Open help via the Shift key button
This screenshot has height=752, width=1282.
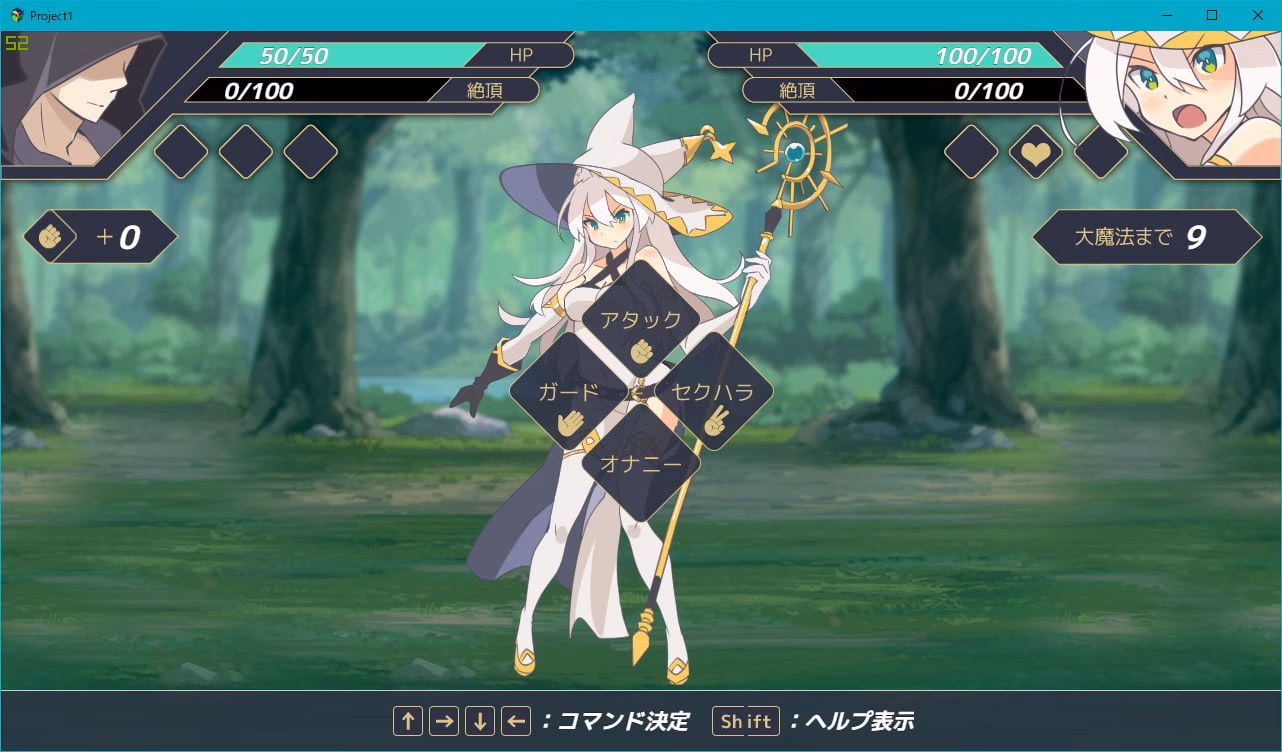point(745,720)
